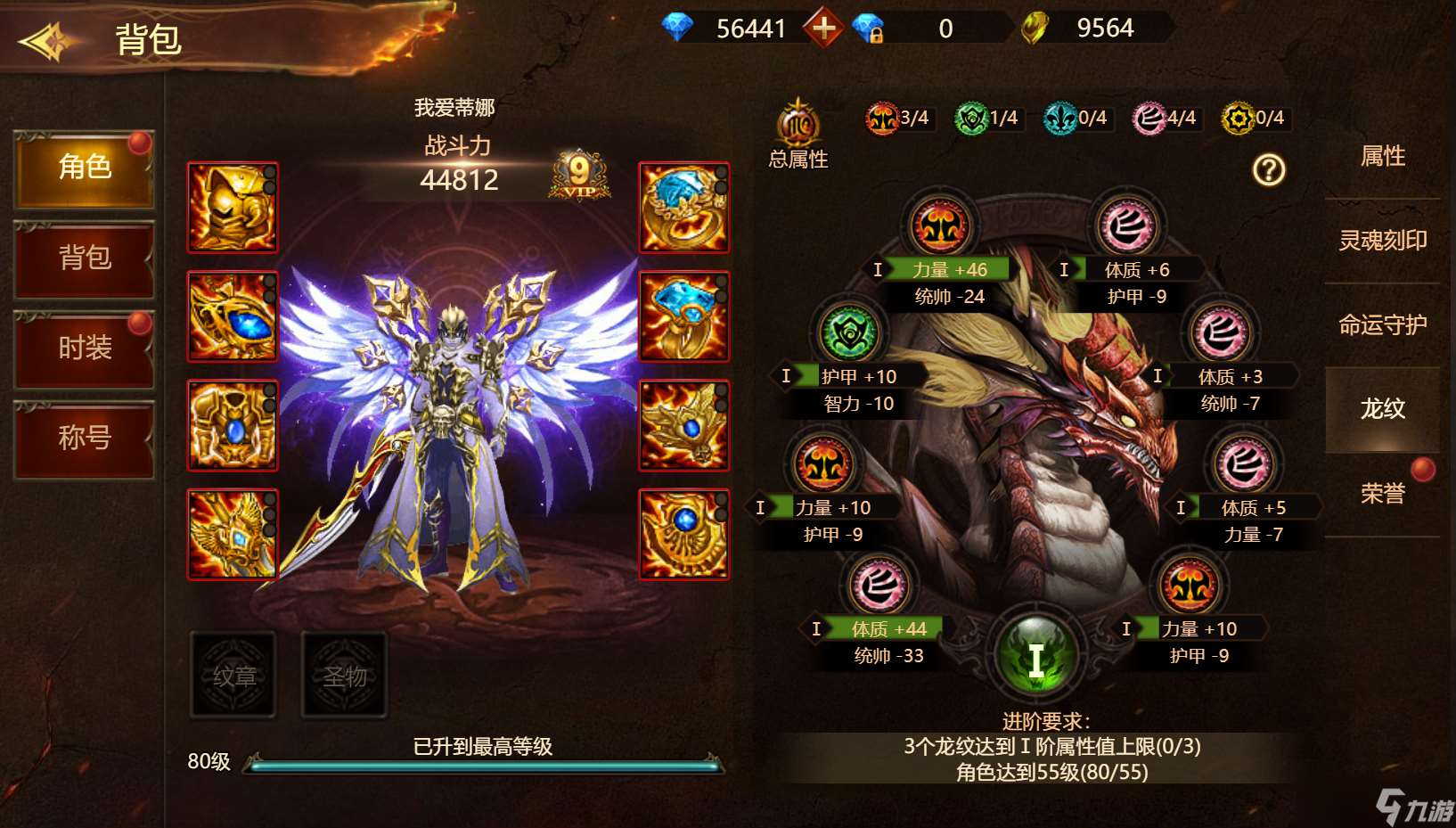Switch to the 属性 tab

click(x=1384, y=155)
